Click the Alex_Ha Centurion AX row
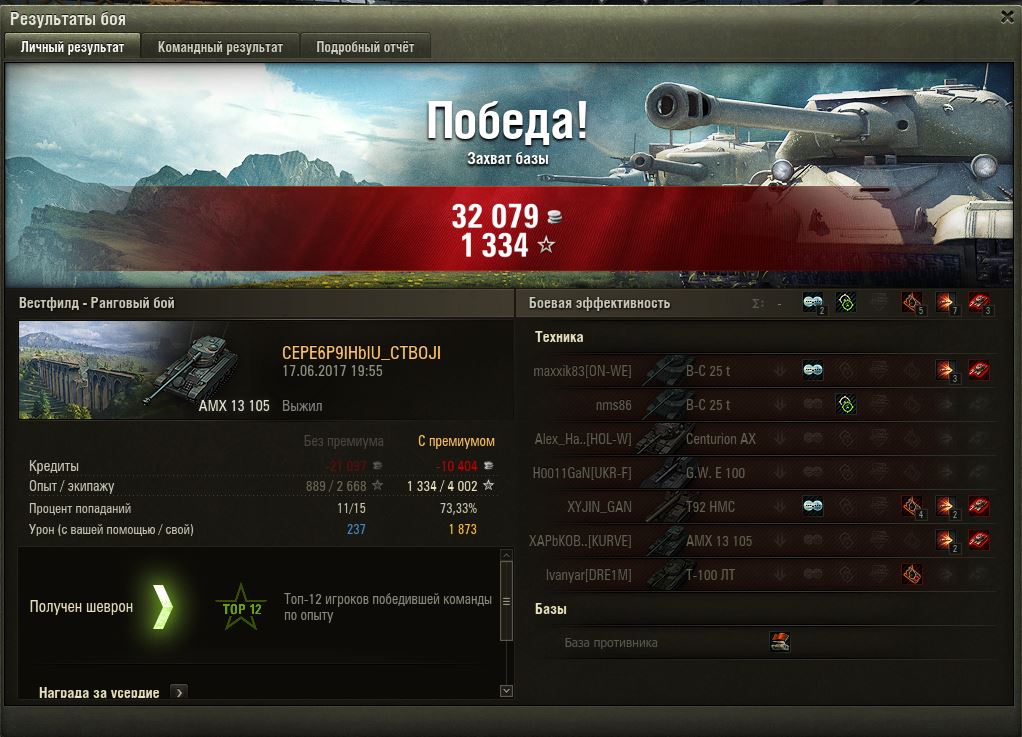The width and height of the screenshot is (1022, 737). pyautogui.click(x=760, y=439)
